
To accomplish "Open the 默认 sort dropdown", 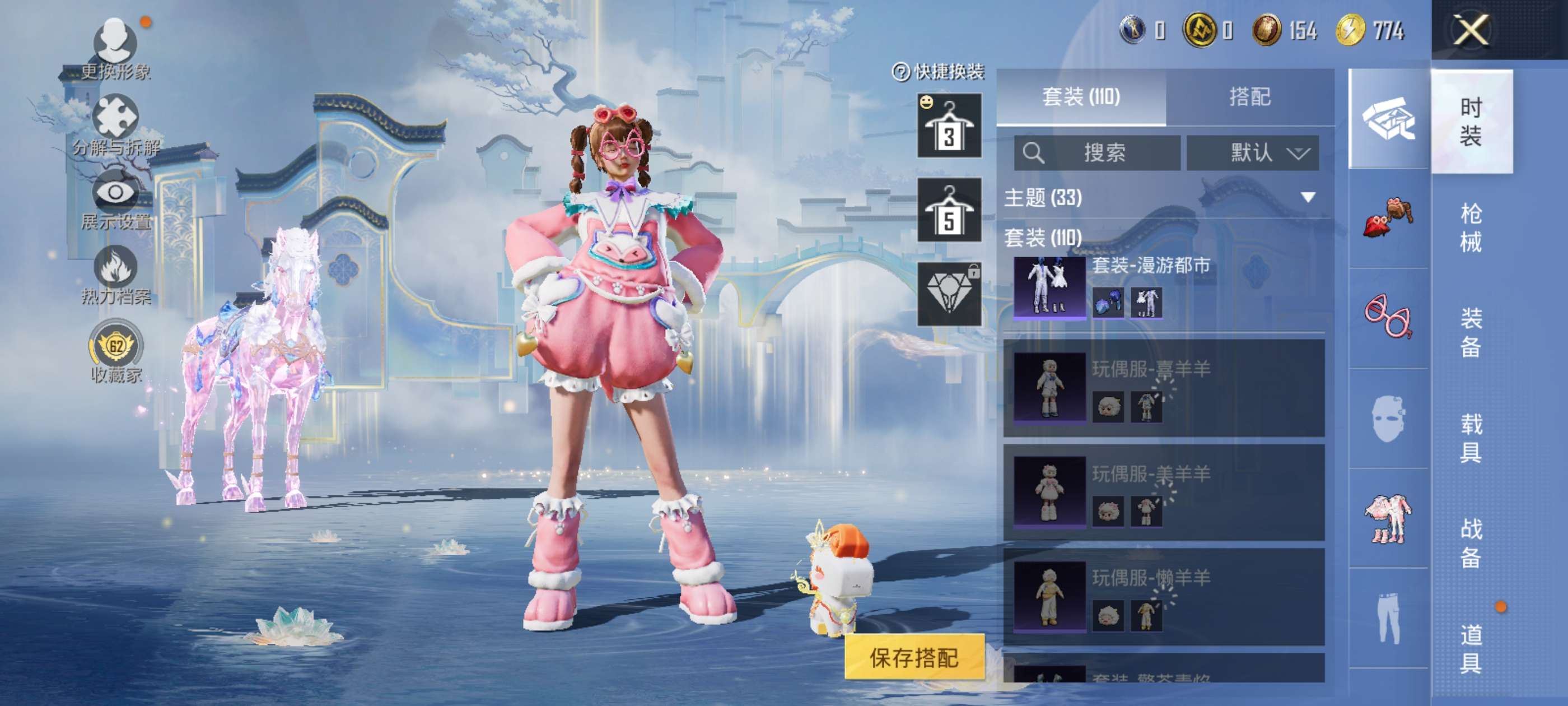I will coord(1253,153).
